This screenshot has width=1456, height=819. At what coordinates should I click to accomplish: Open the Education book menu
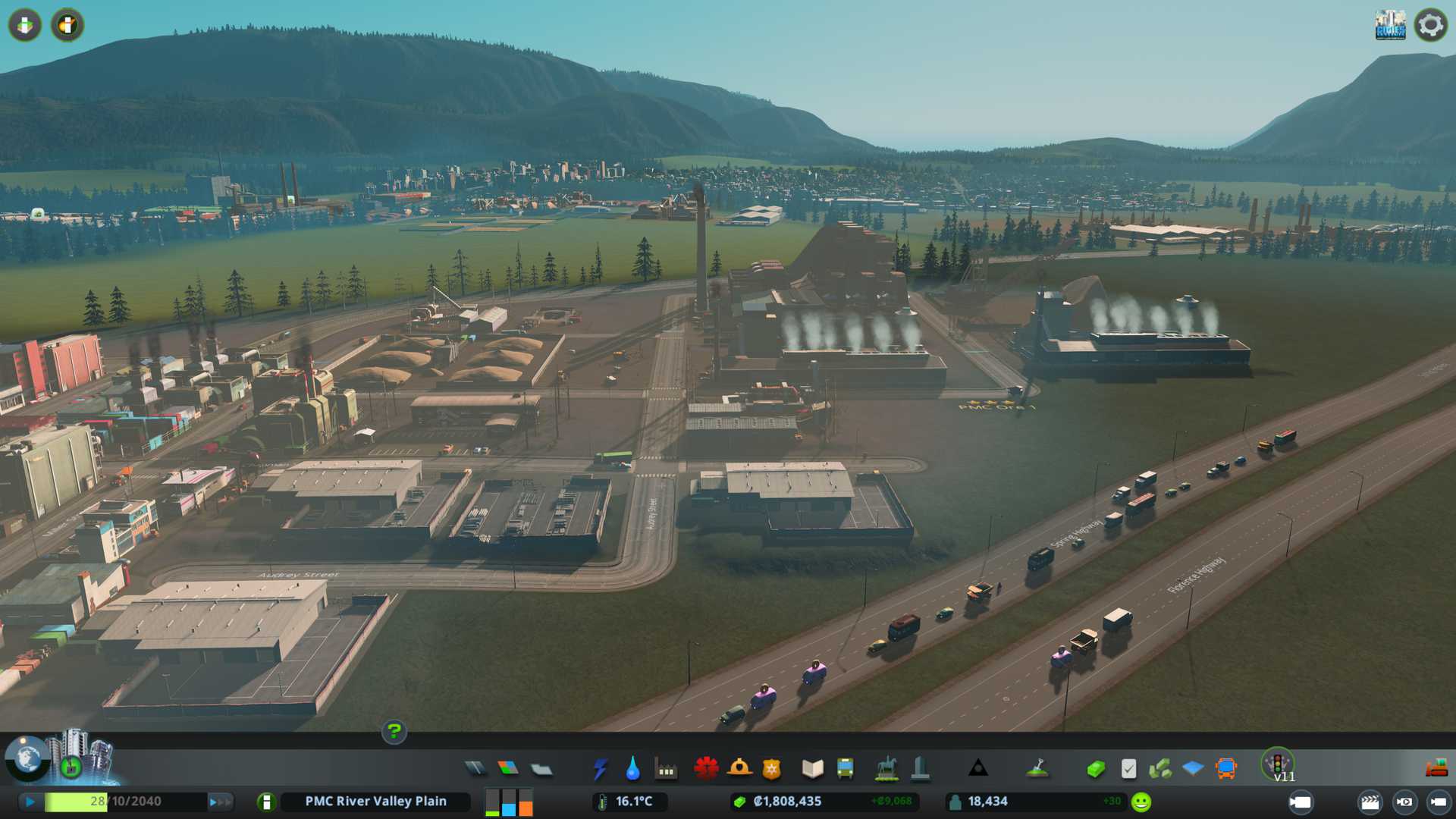812,769
